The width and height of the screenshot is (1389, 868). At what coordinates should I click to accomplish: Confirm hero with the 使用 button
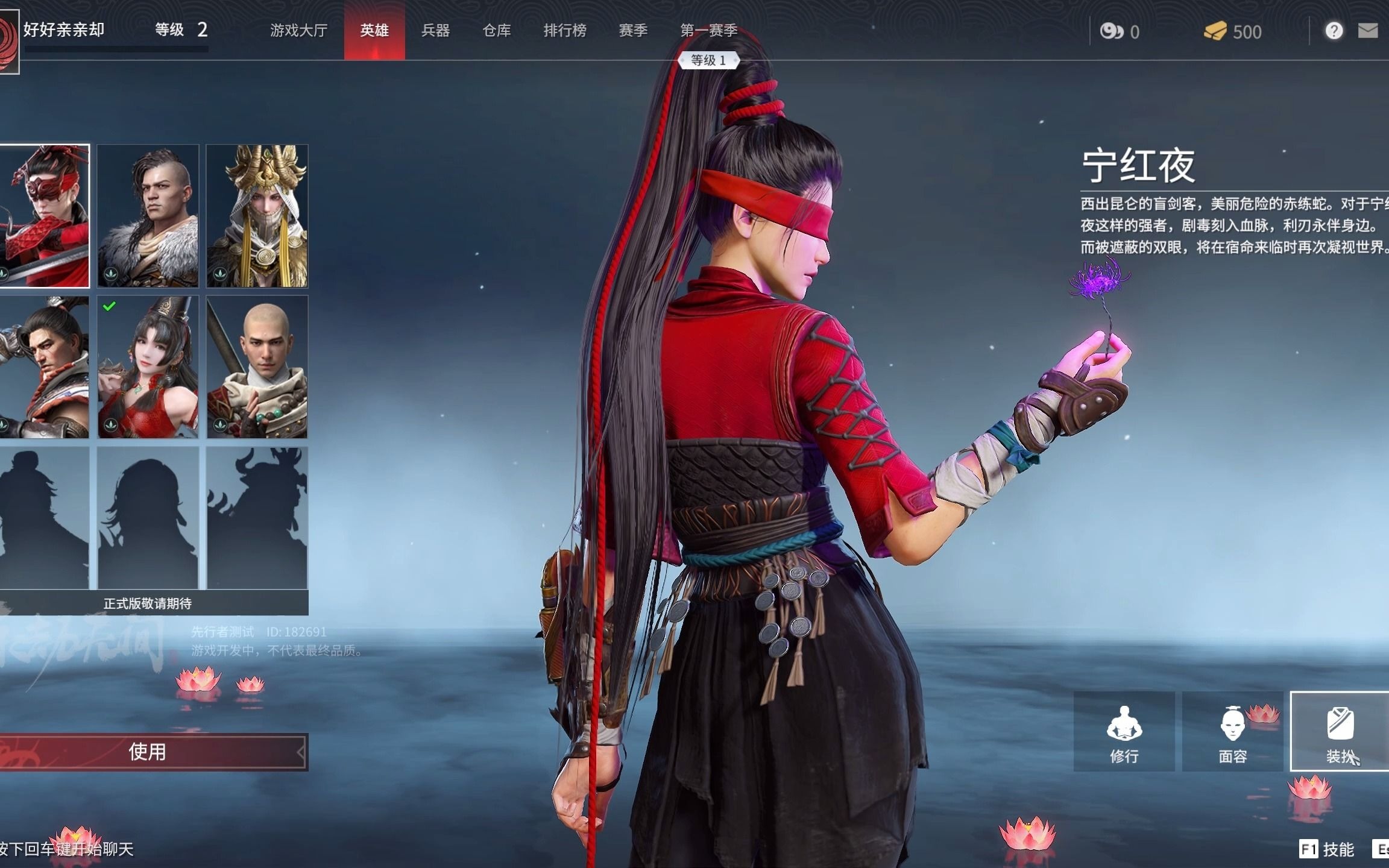(148, 752)
